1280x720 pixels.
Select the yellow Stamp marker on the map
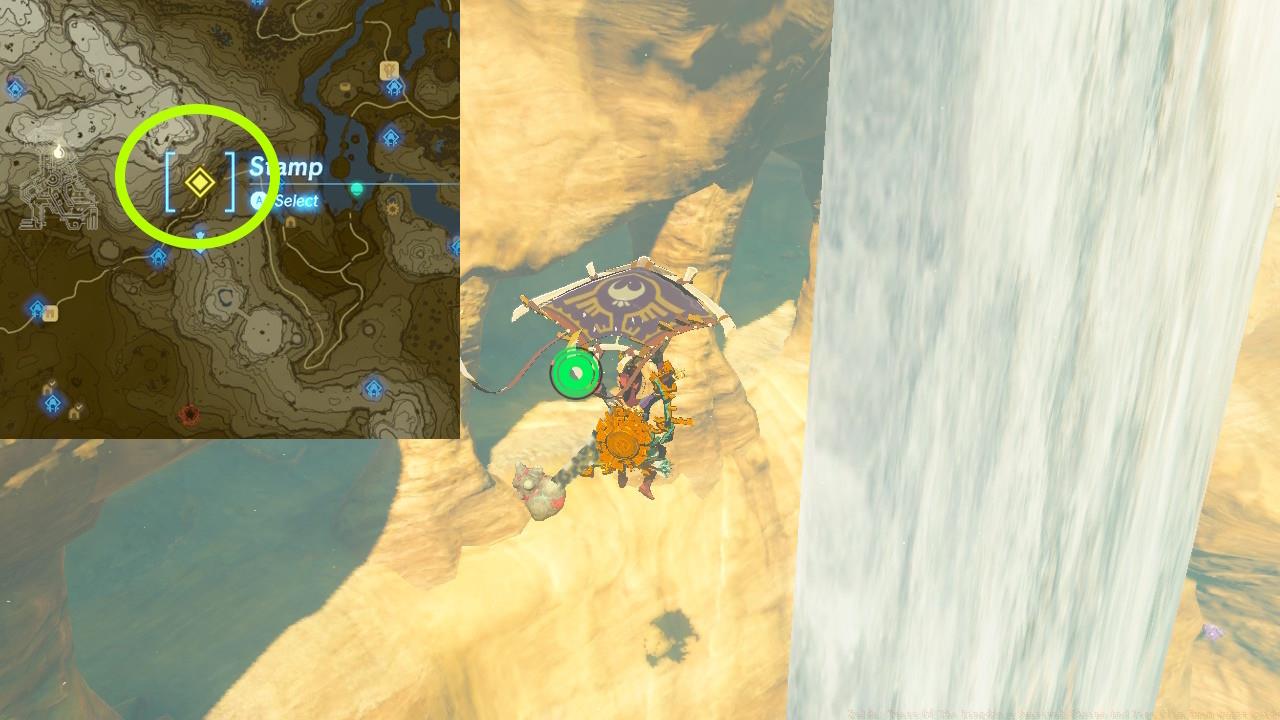200,181
